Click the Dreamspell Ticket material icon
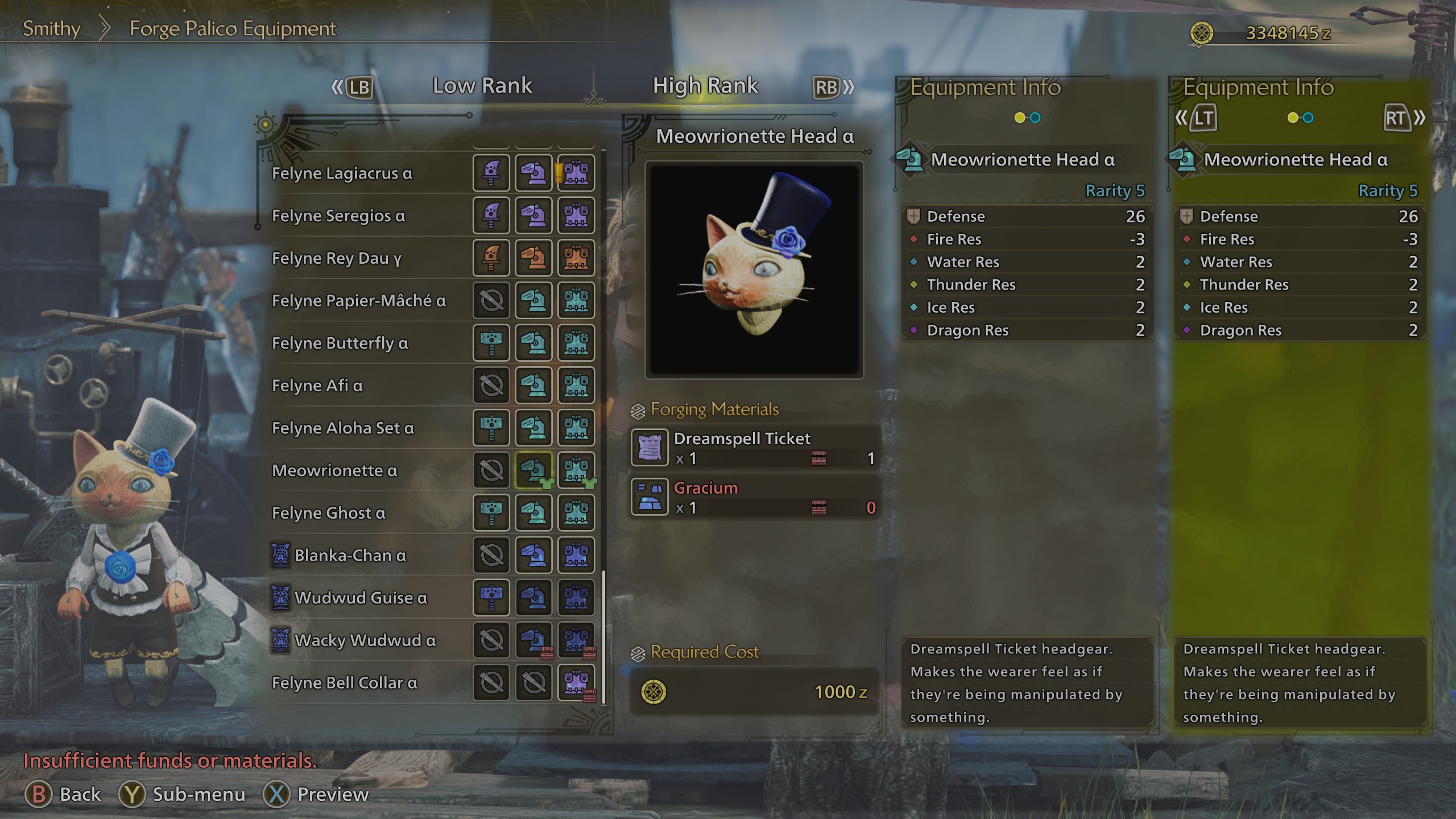Viewport: 1456px width, 819px height. (650, 447)
